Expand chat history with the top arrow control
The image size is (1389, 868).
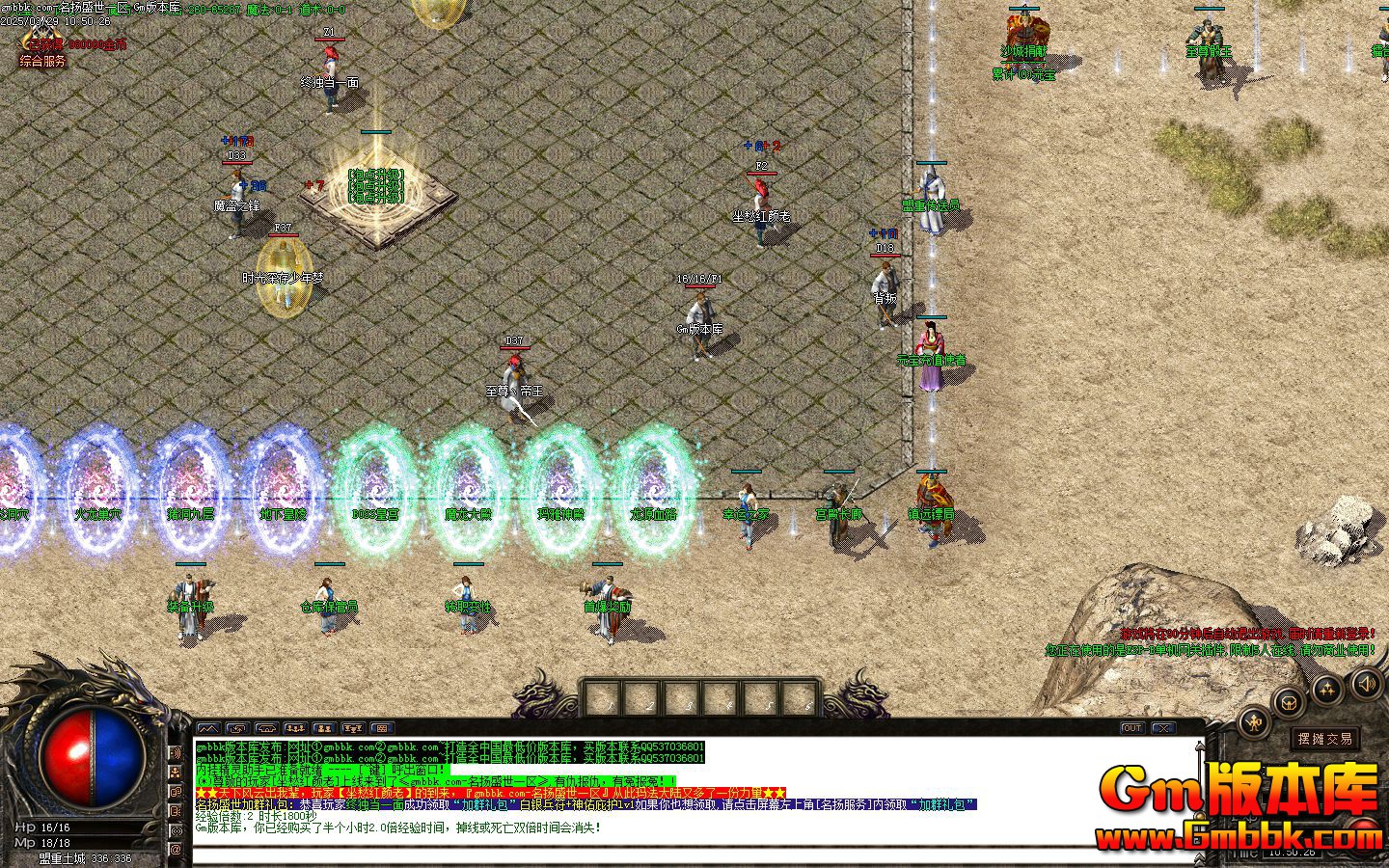pos(1200,746)
